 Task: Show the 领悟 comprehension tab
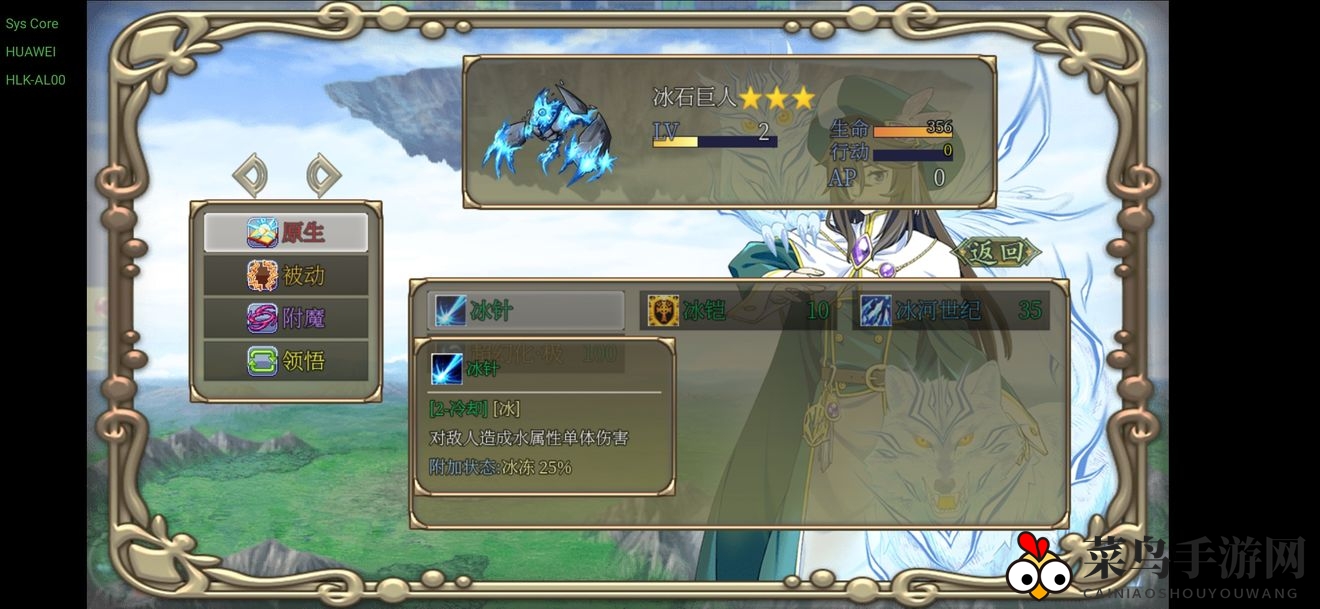[286, 360]
